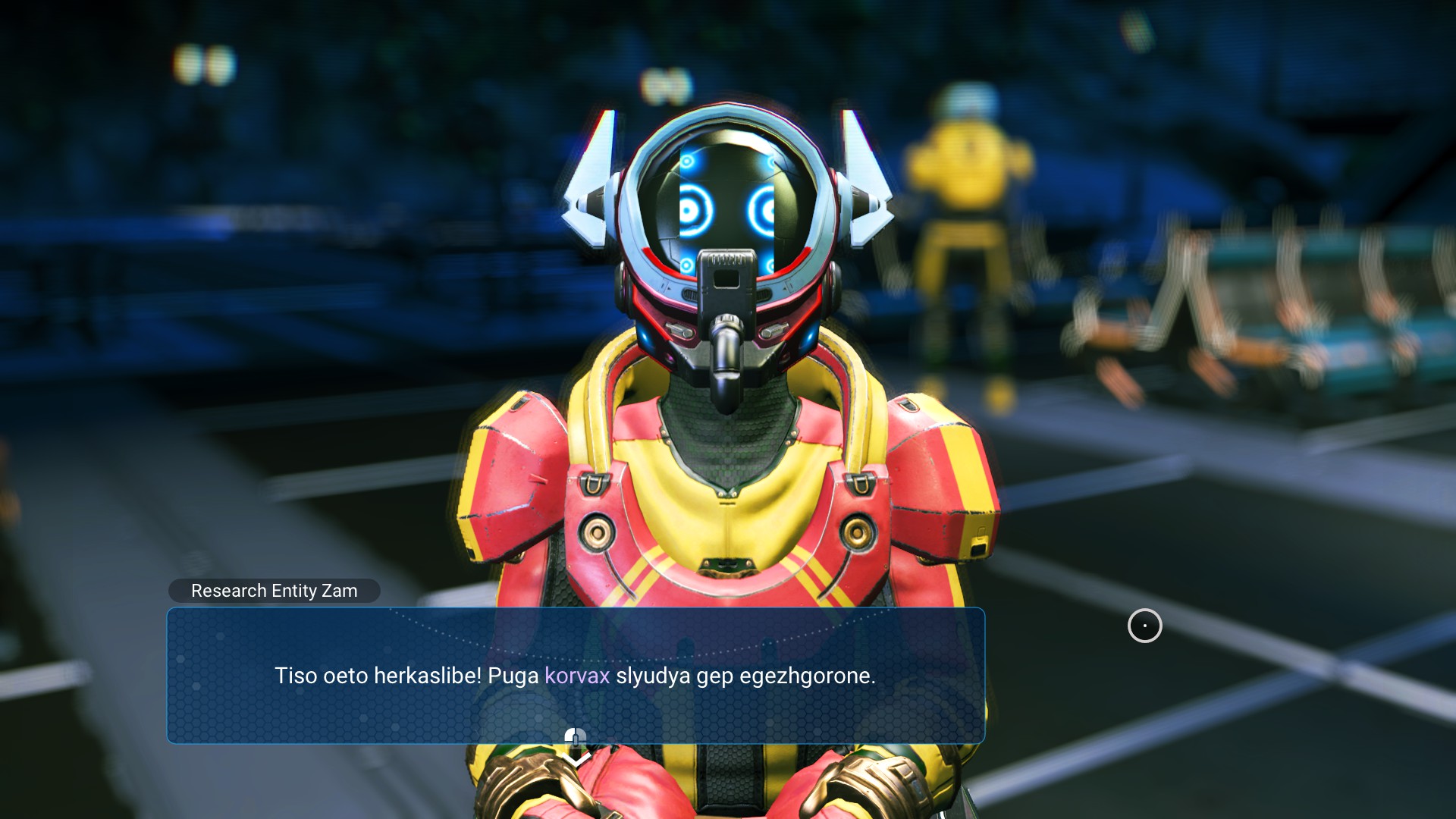Click the circular crosshair reticle
Viewport: 1456px width, 819px height.
pos(1144,626)
